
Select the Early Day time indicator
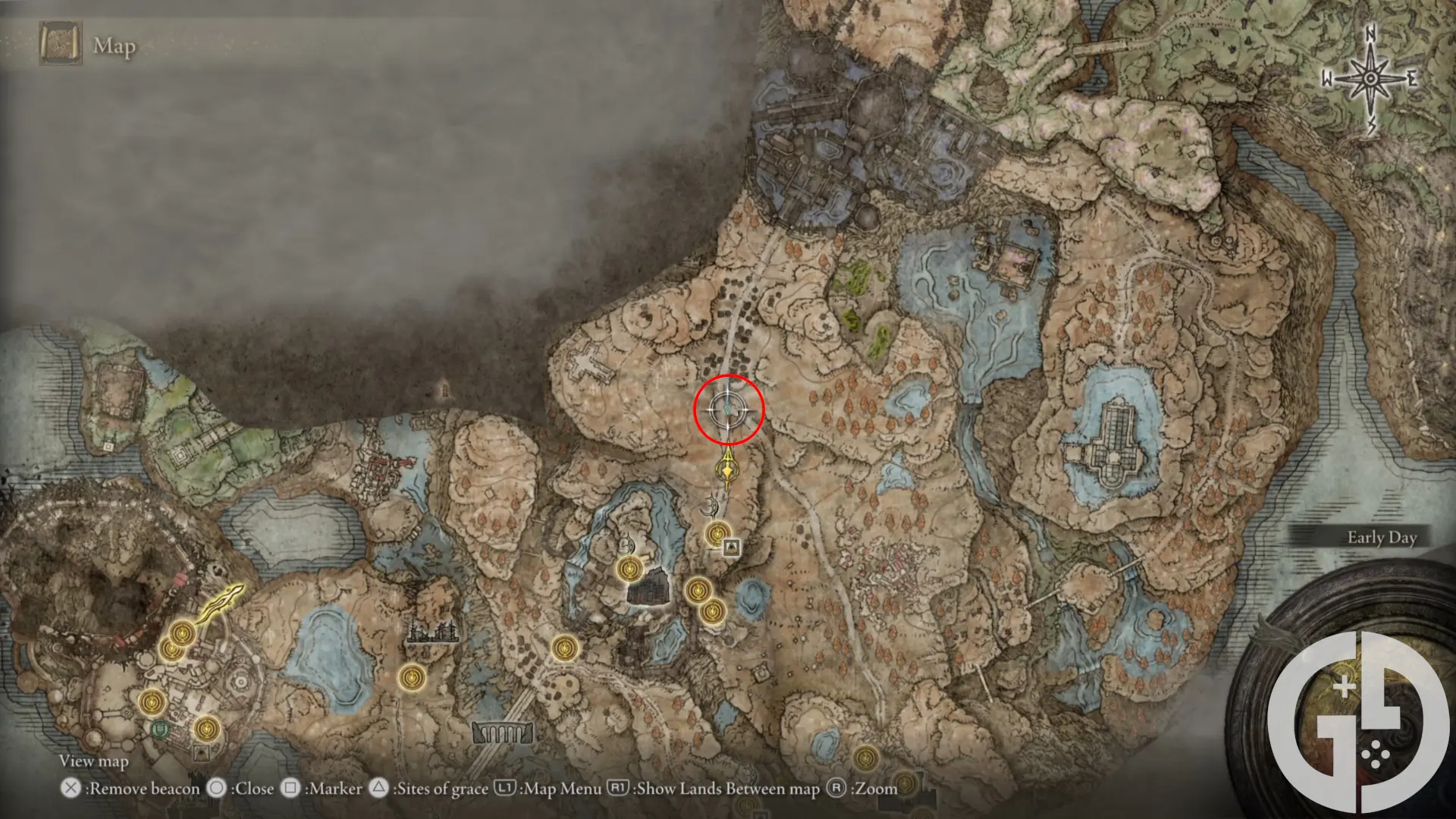[x=1382, y=537]
